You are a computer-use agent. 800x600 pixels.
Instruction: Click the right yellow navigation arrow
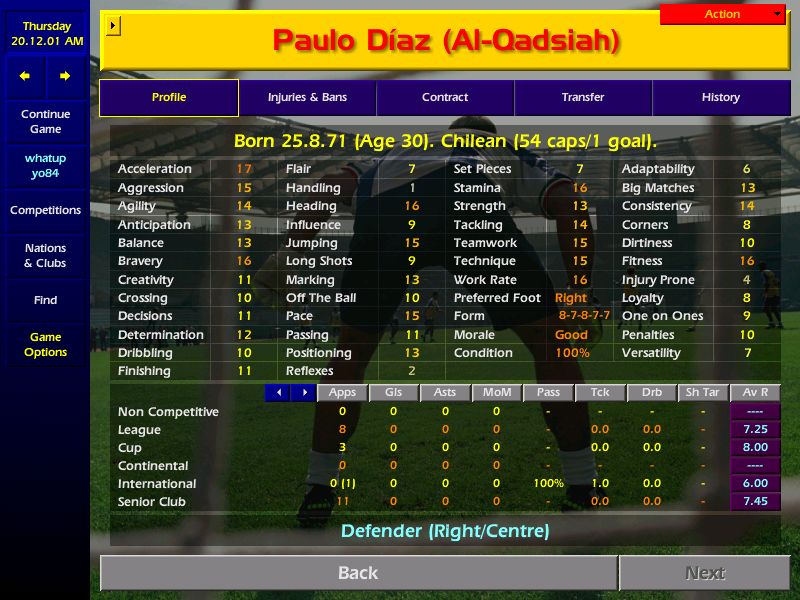[65, 76]
